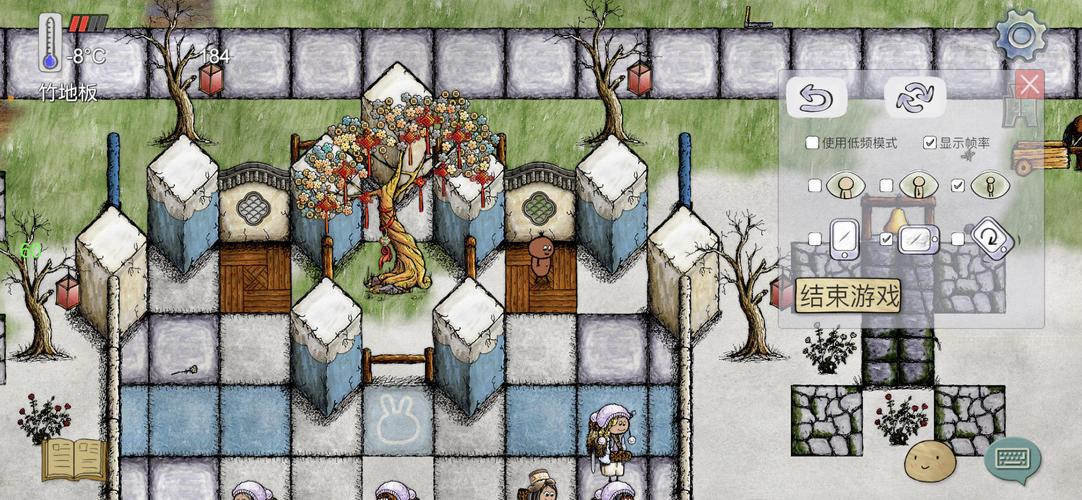Close the settings panel with the red X
Viewport: 1082px width, 500px height.
[1029, 84]
